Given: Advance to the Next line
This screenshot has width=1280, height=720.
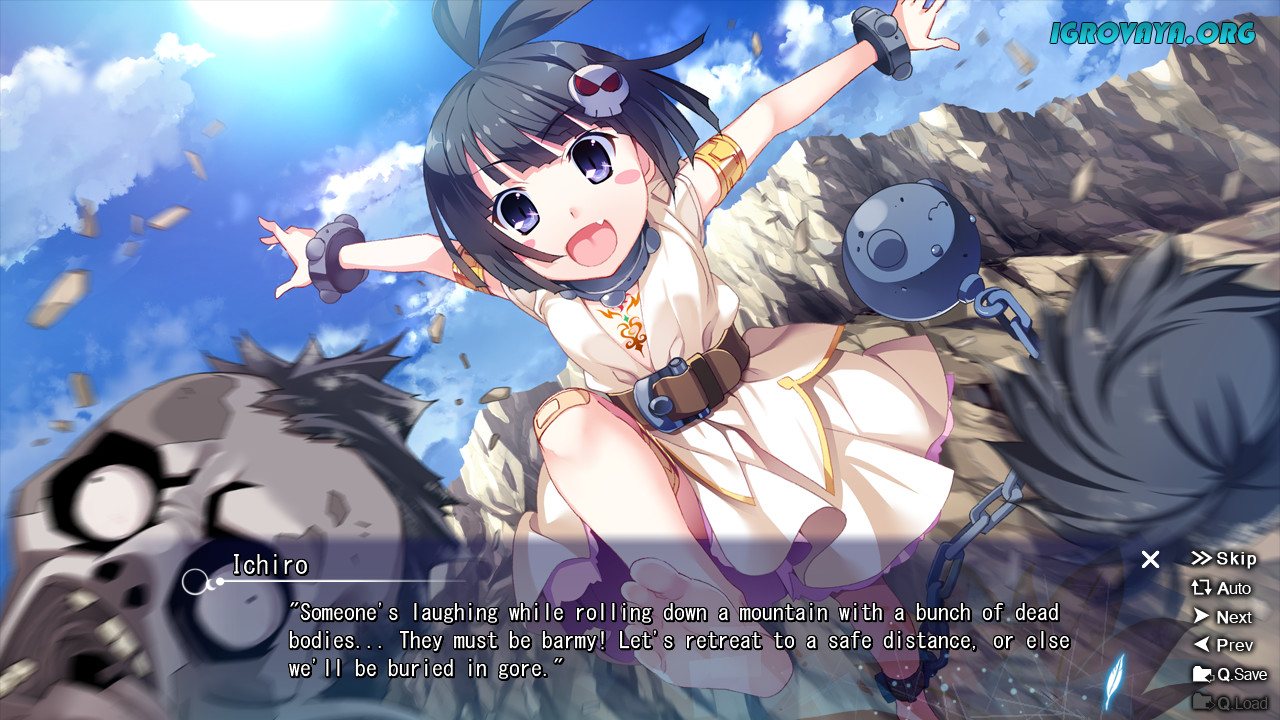Looking at the screenshot, I should pyautogui.click(x=1222, y=617).
